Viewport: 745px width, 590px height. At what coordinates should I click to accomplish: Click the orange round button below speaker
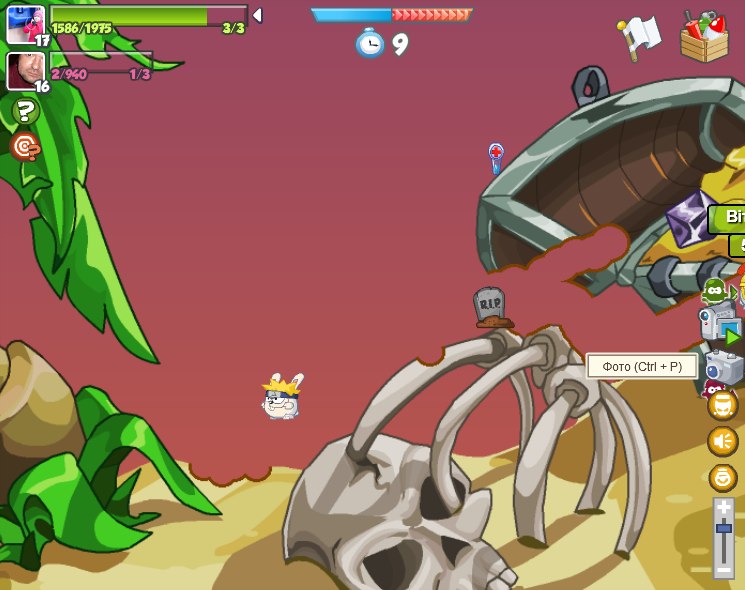(723, 477)
